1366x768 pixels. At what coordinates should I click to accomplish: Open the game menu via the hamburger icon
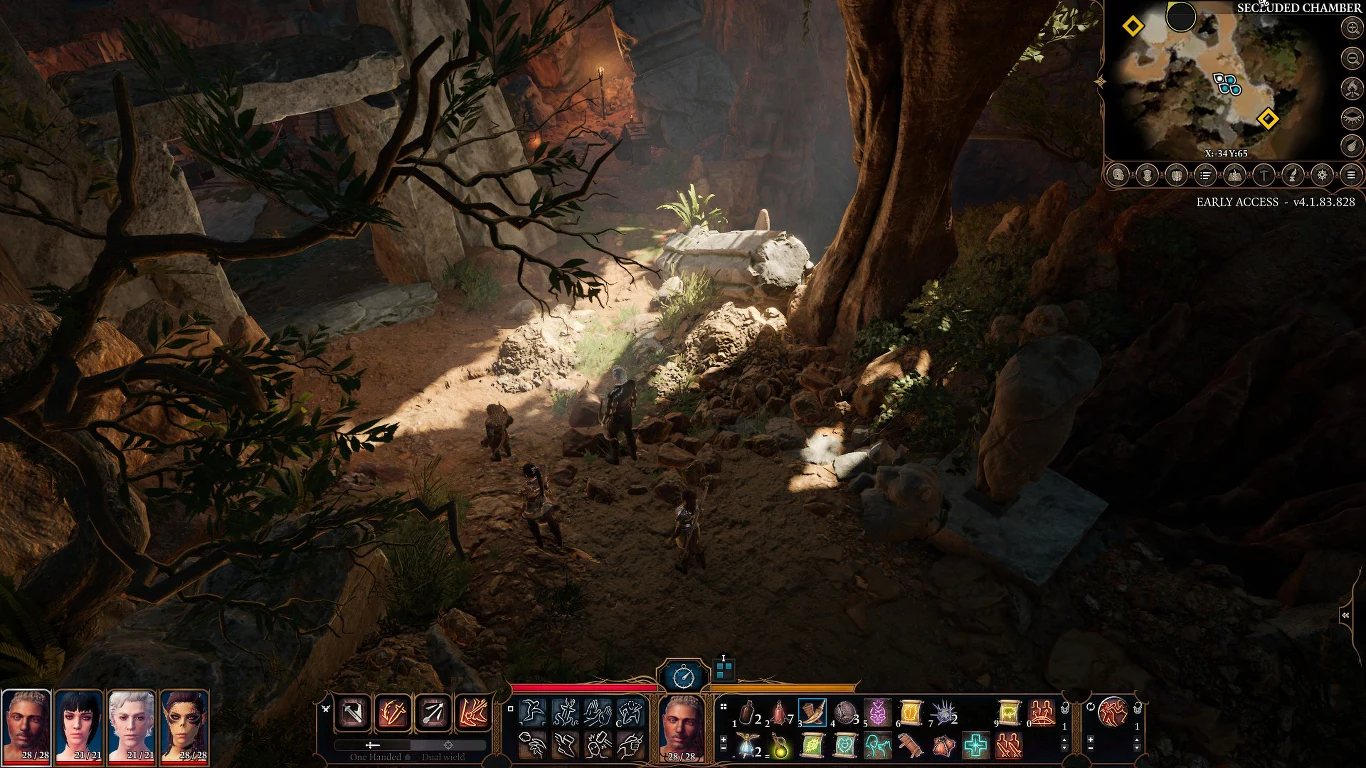1351,175
